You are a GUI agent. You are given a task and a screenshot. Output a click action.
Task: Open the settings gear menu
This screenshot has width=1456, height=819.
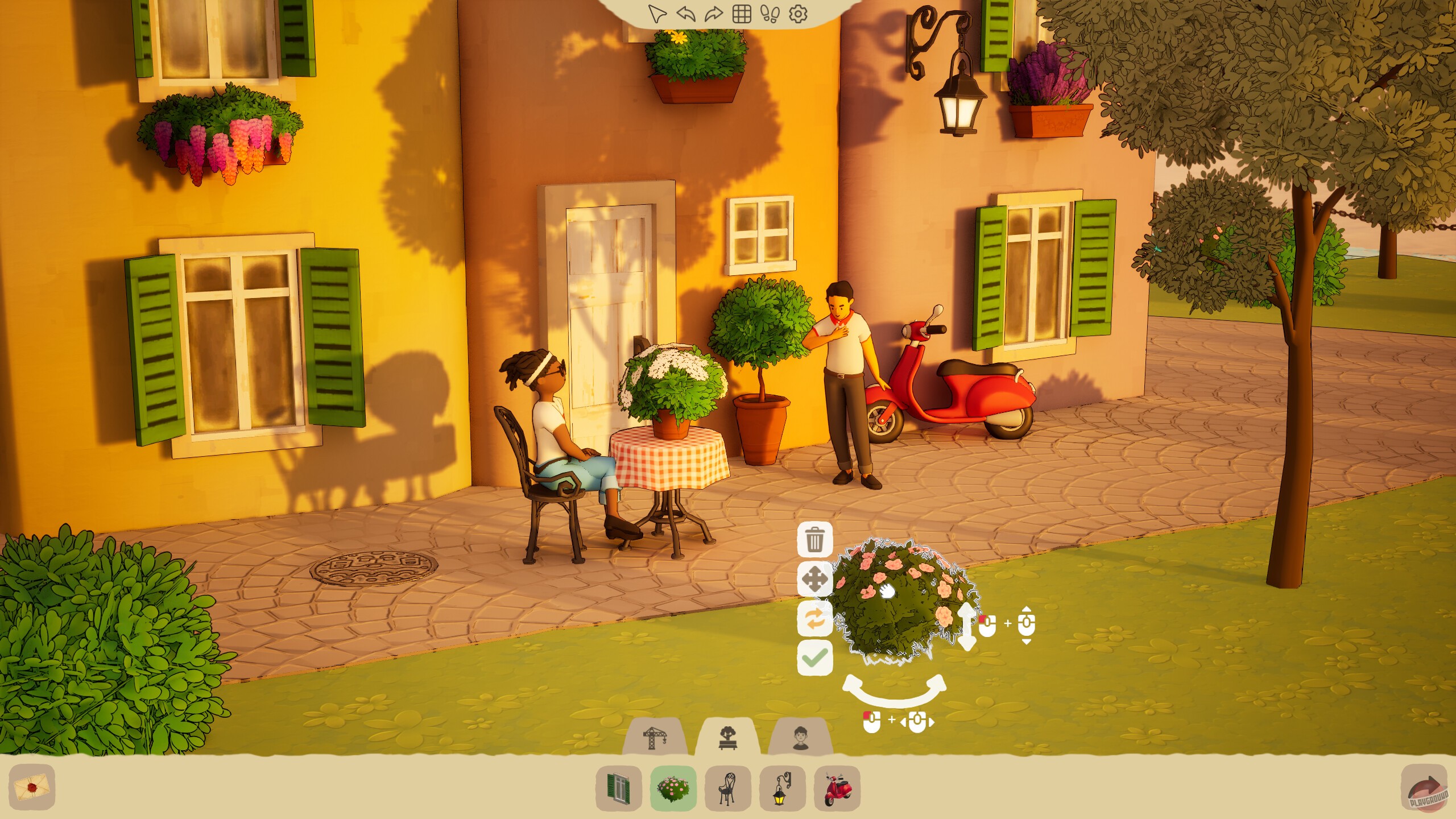[797, 14]
